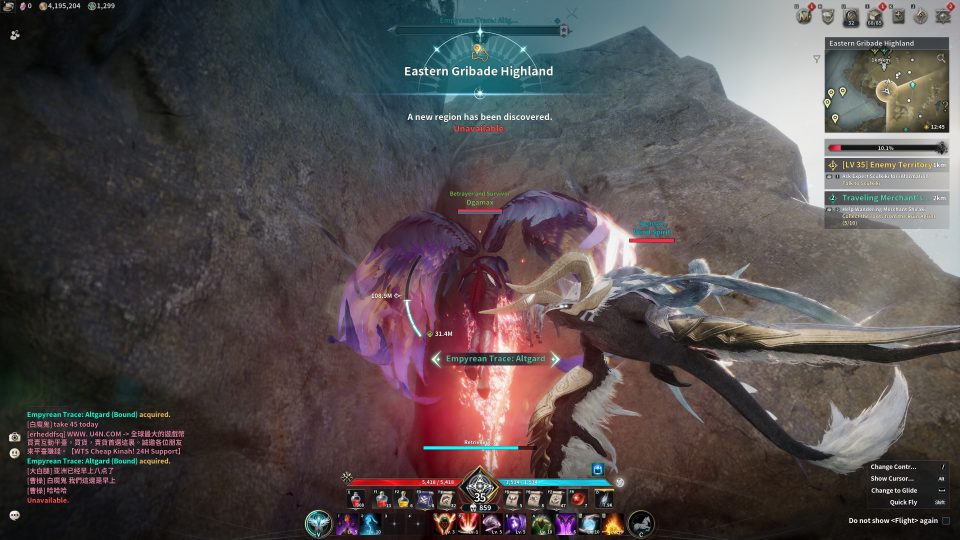Click the paw pet icon

point(15,33)
